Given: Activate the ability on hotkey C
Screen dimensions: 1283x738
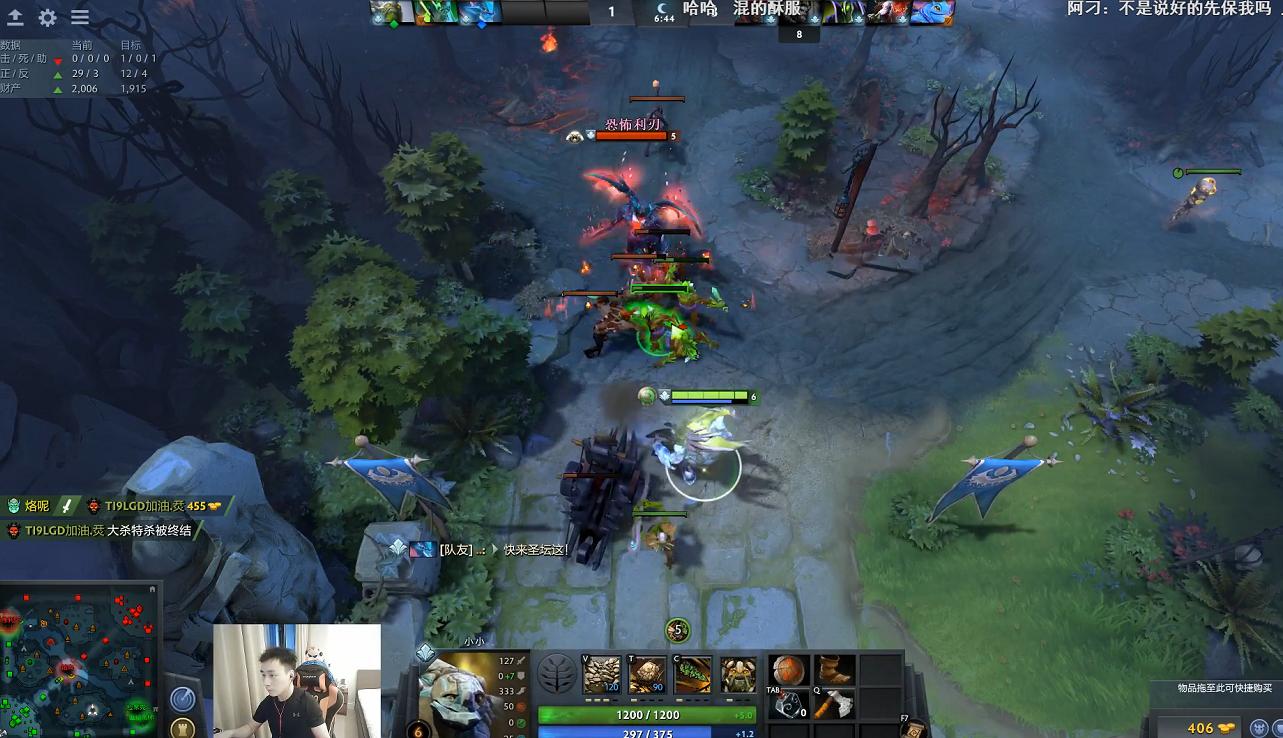Looking at the screenshot, I should point(693,672).
